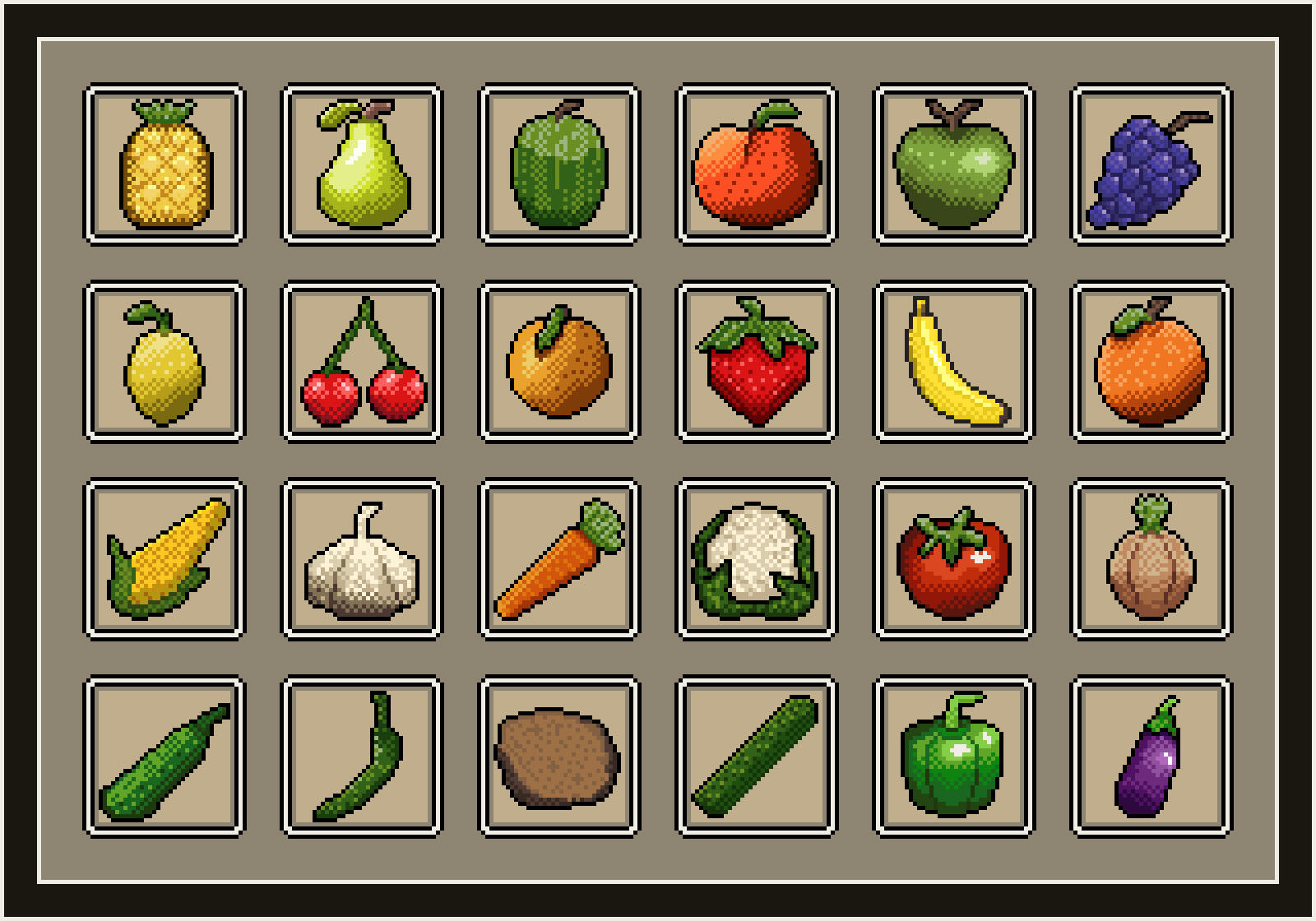Select the corn cob slot

click(164, 559)
